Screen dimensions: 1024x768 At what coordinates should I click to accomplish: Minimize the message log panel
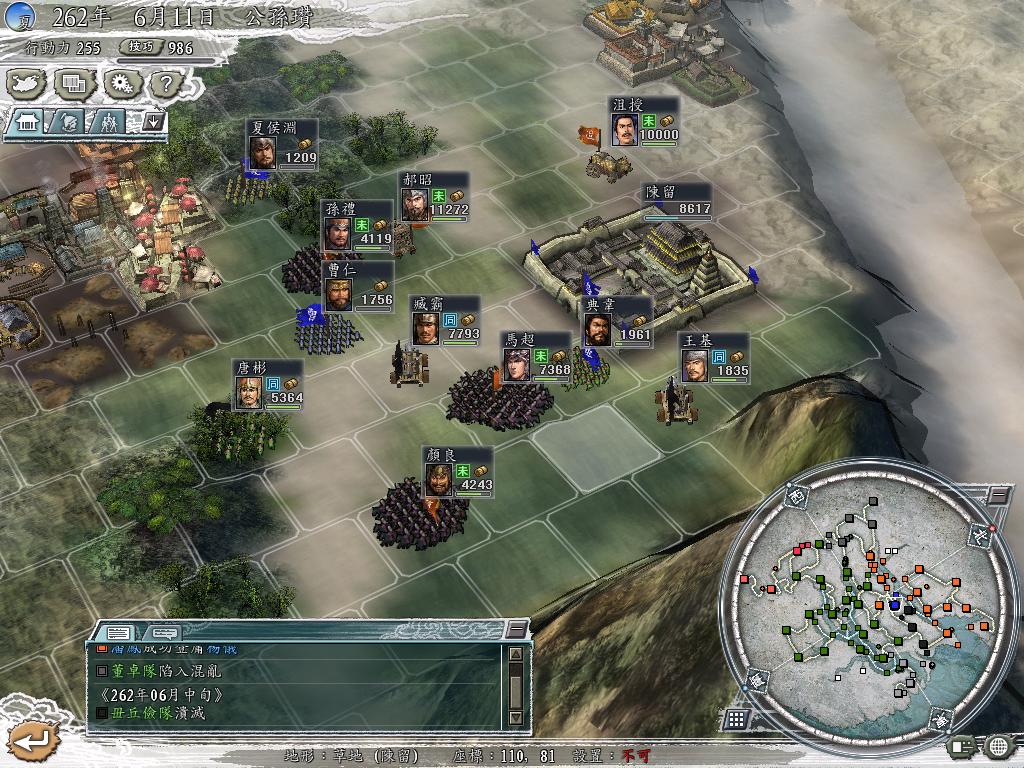point(516,628)
